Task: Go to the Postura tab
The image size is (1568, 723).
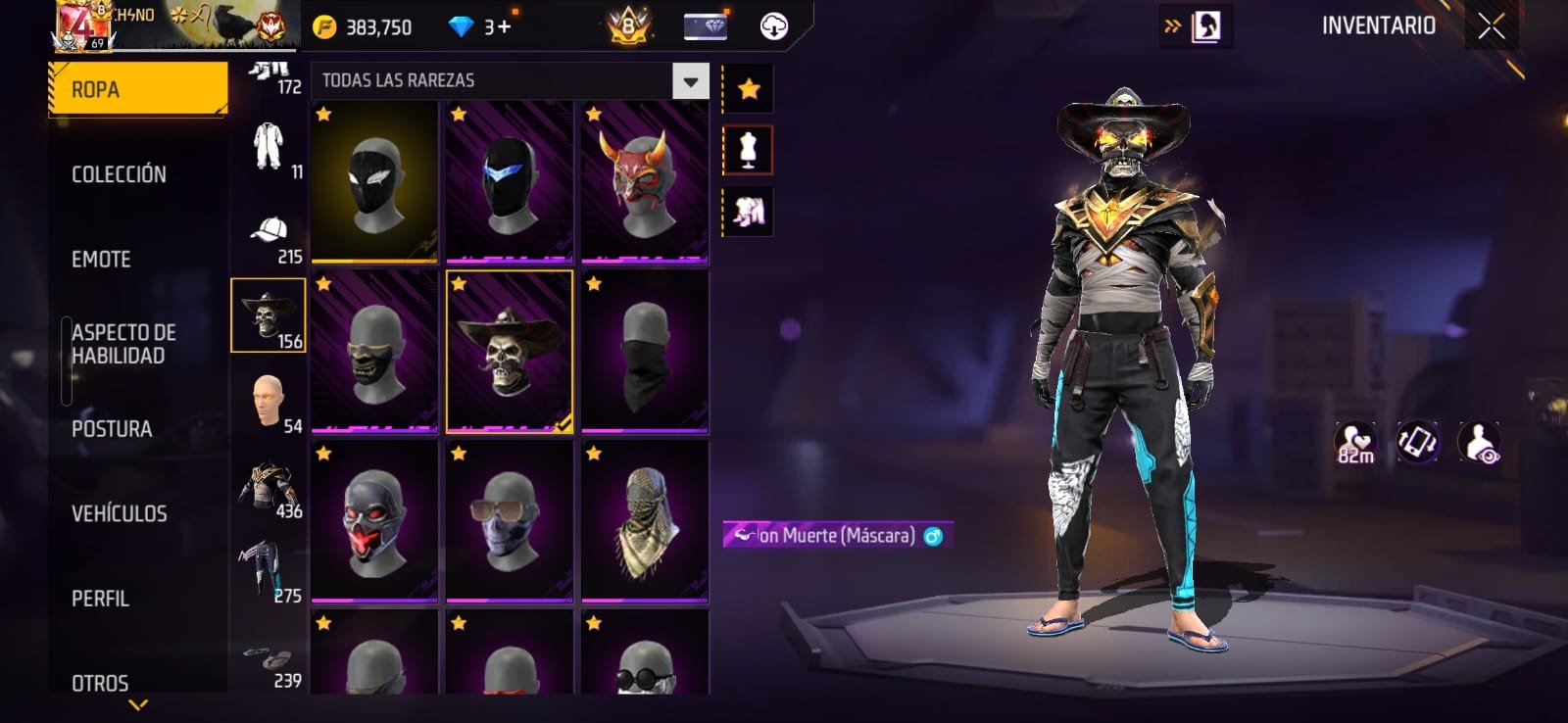Action: pos(112,429)
